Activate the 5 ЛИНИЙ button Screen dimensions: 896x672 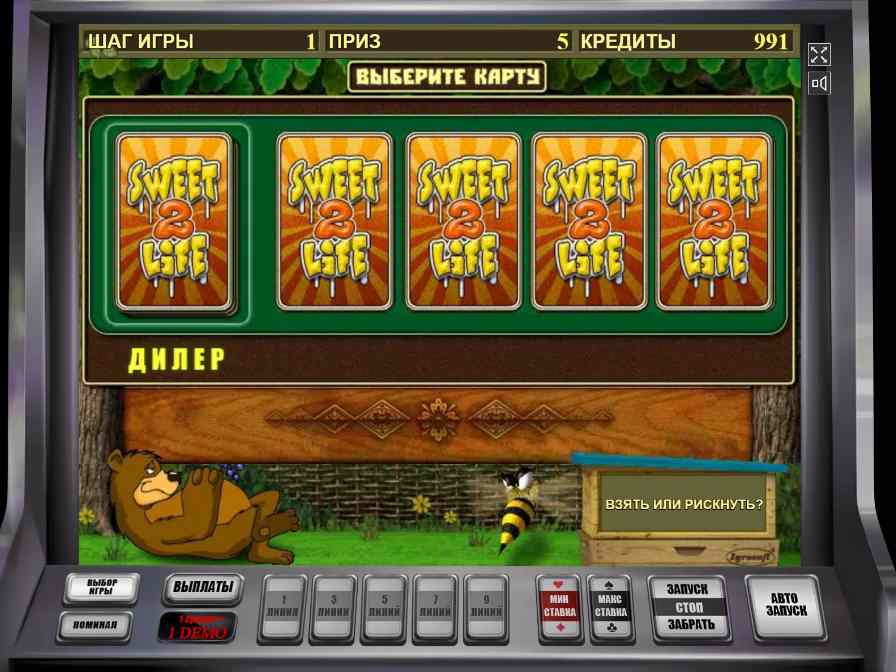(385, 606)
